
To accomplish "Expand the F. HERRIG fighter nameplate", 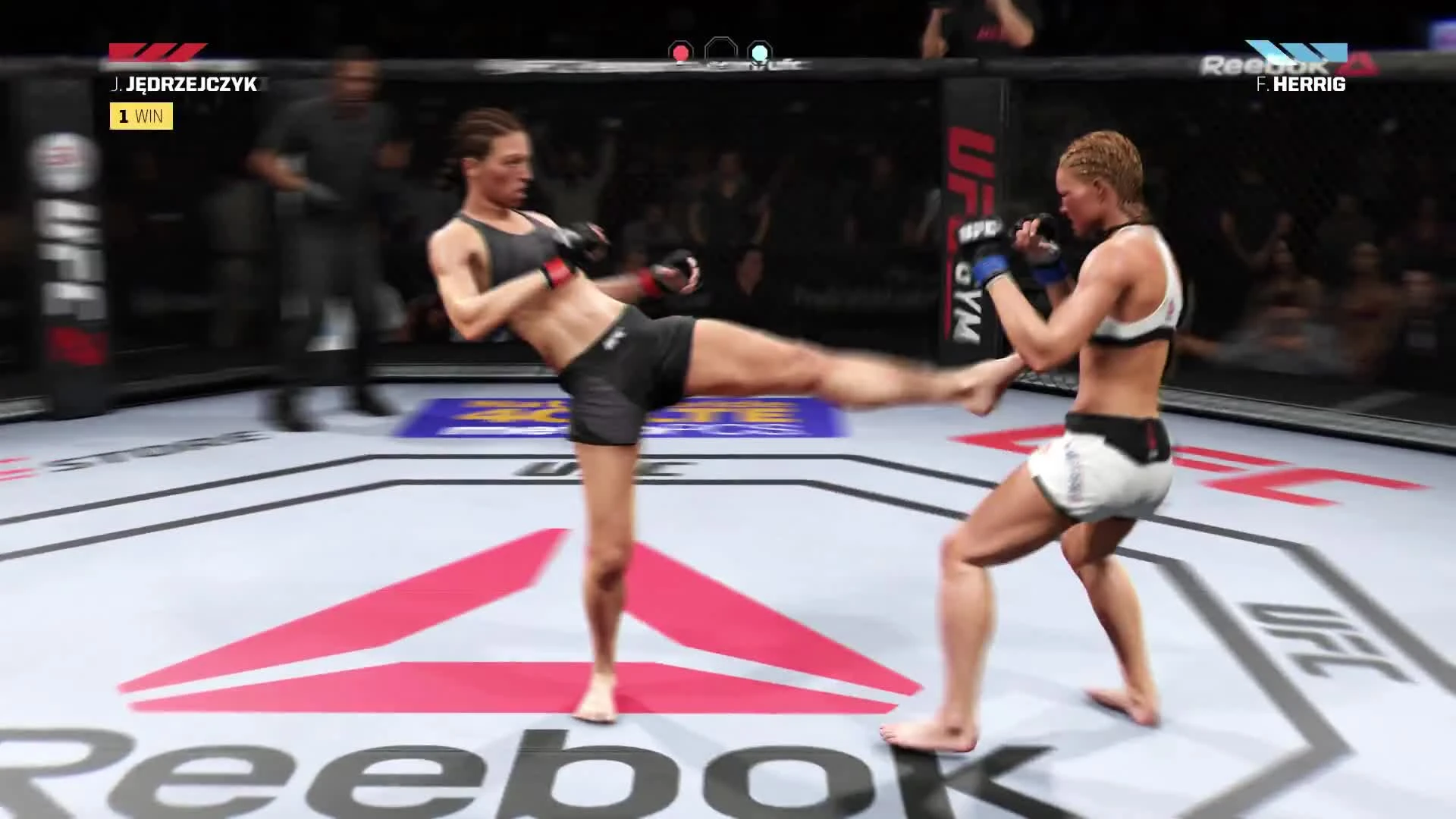I will [x=1300, y=84].
